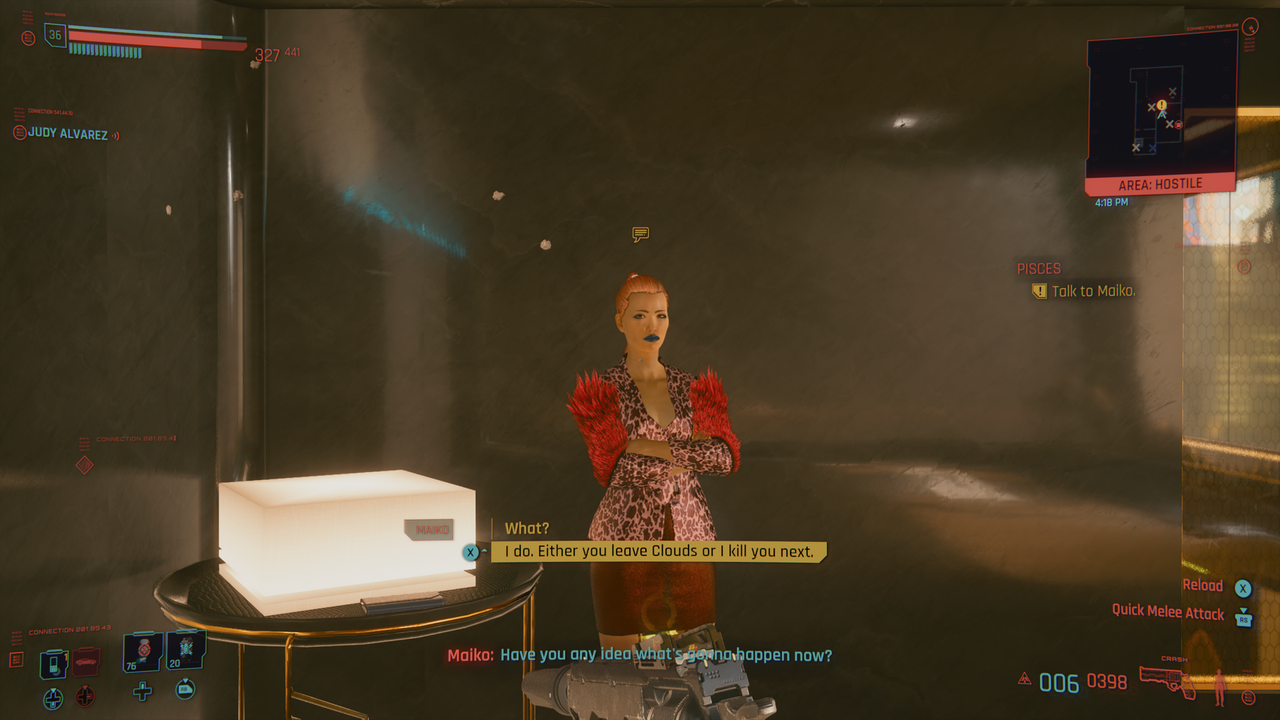Click the speech bubble icon above Maiko
The image size is (1280, 720).
point(639,234)
